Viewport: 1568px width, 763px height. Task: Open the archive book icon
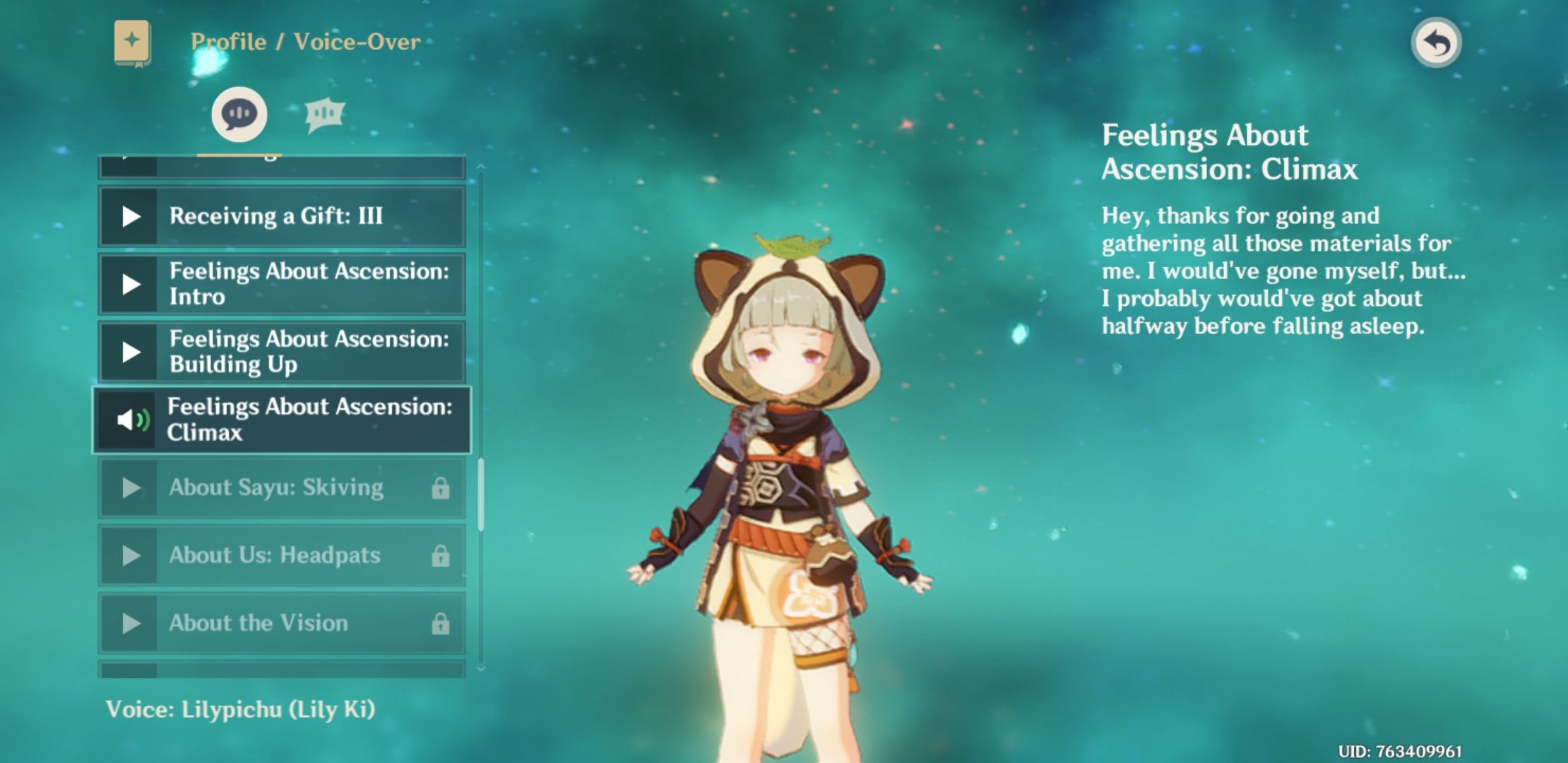pos(132,42)
